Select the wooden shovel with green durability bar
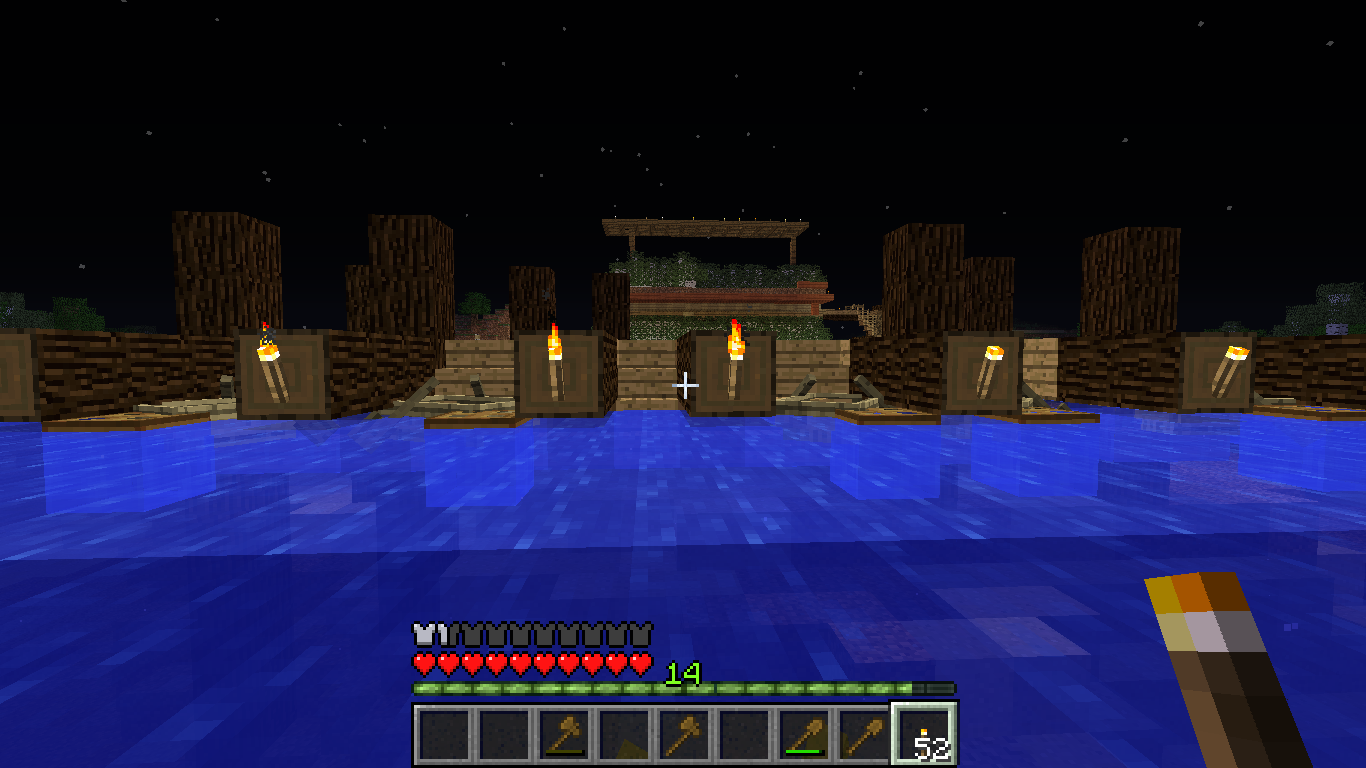Screen dimensions: 1366x768 pos(803,735)
